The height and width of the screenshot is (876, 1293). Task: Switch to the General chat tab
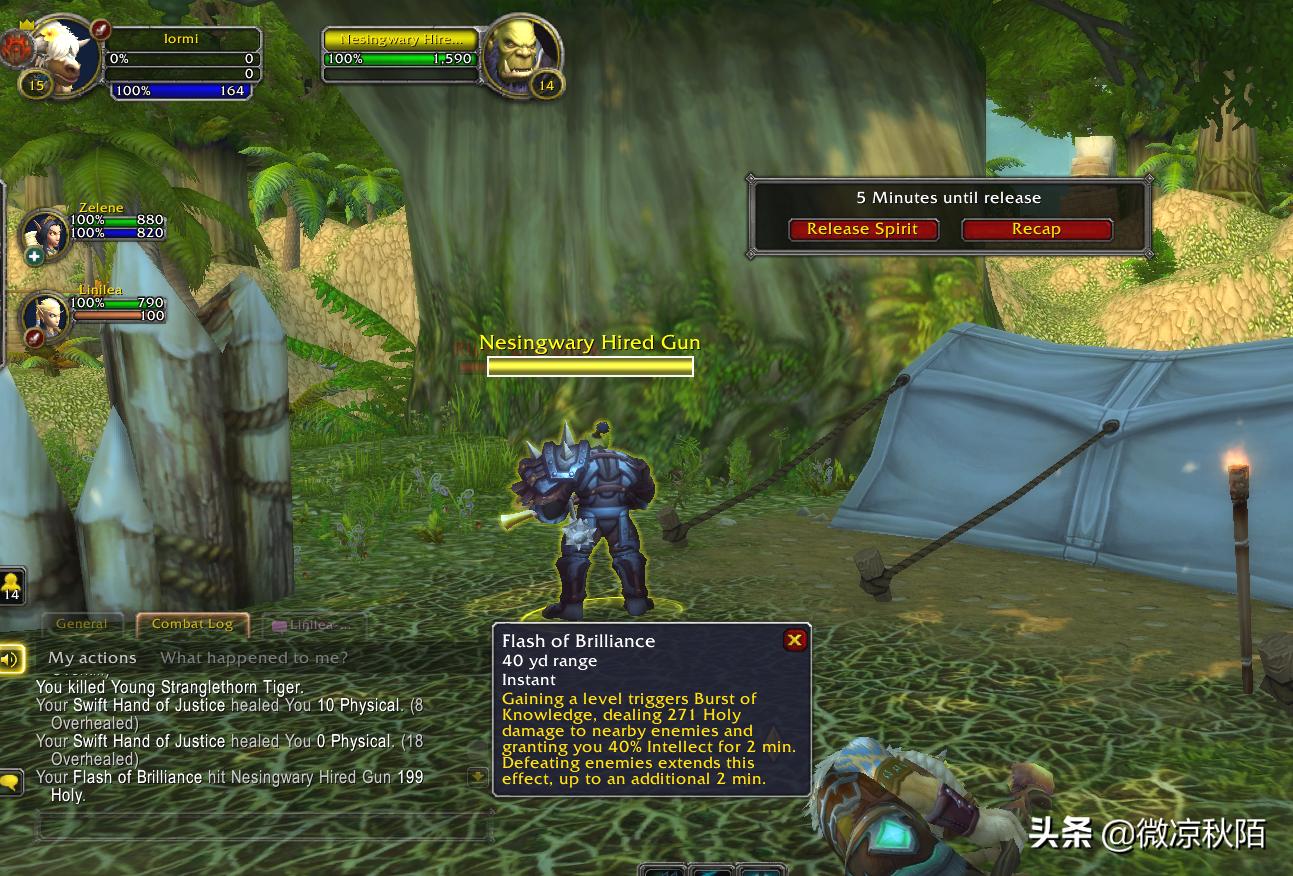pyautogui.click(x=82, y=624)
